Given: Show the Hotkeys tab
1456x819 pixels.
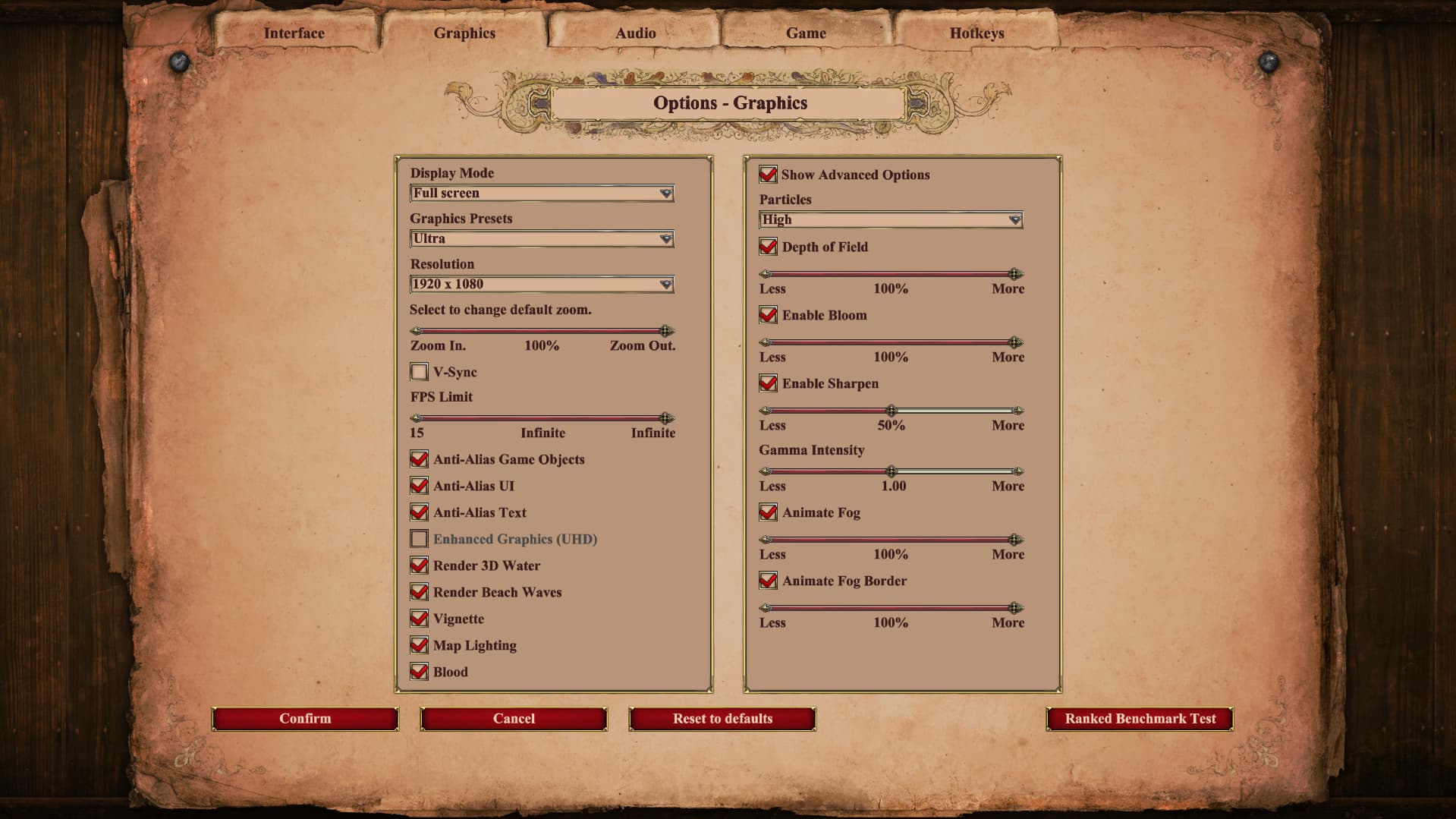Looking at the screenshot, I should tap(976, 33).
